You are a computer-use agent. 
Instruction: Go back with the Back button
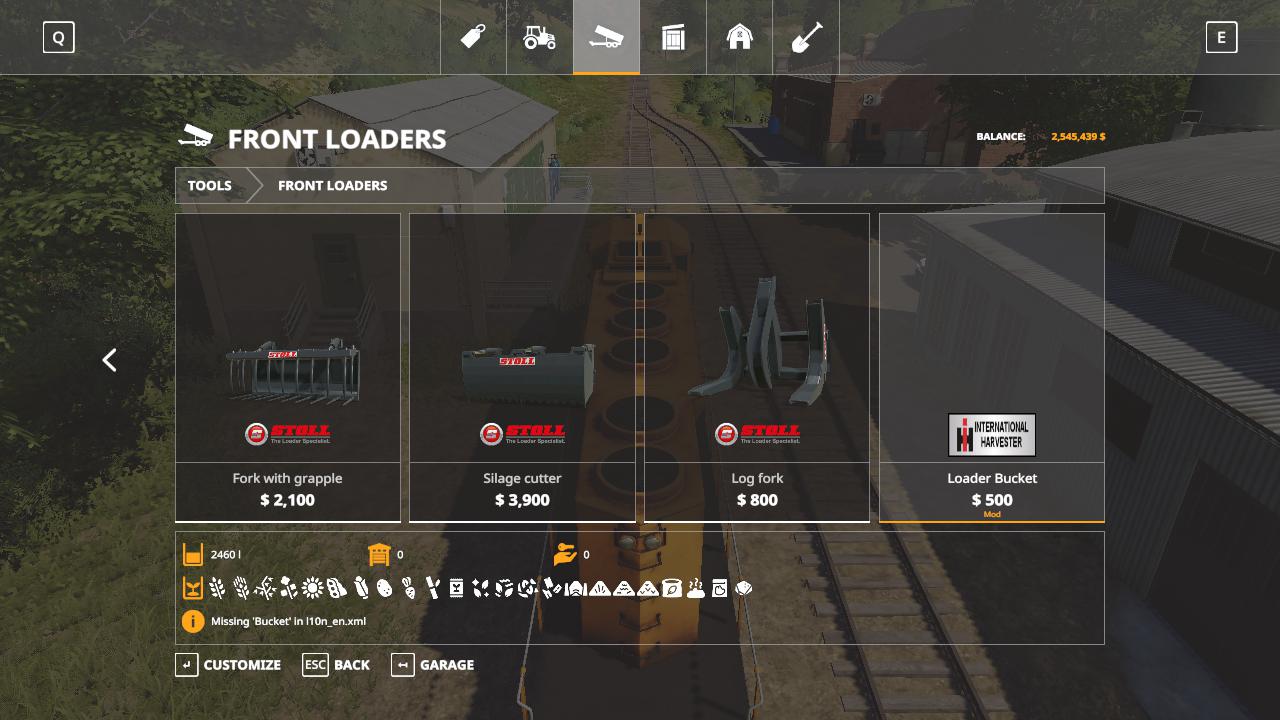coord(337,665)
